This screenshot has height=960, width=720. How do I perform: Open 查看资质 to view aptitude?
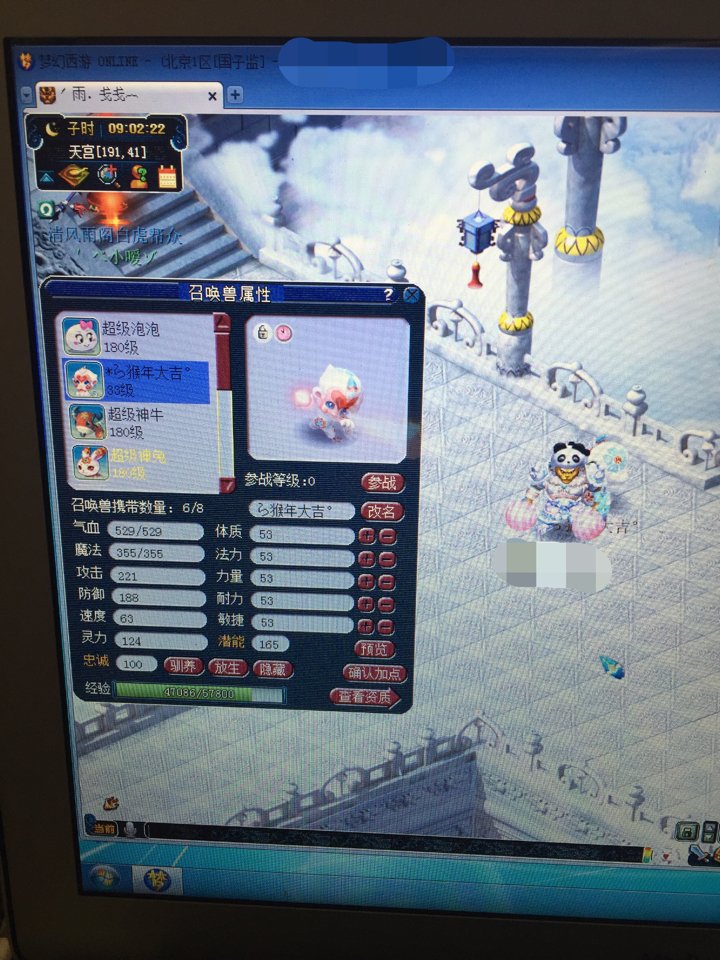click(x=365, y=697)
